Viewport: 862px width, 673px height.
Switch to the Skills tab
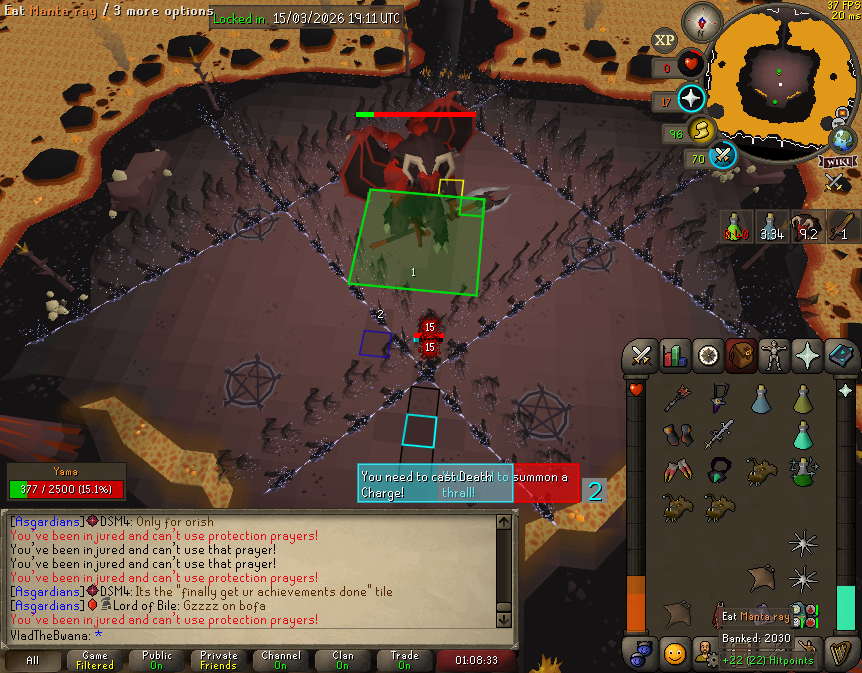[x=674, y=356]
